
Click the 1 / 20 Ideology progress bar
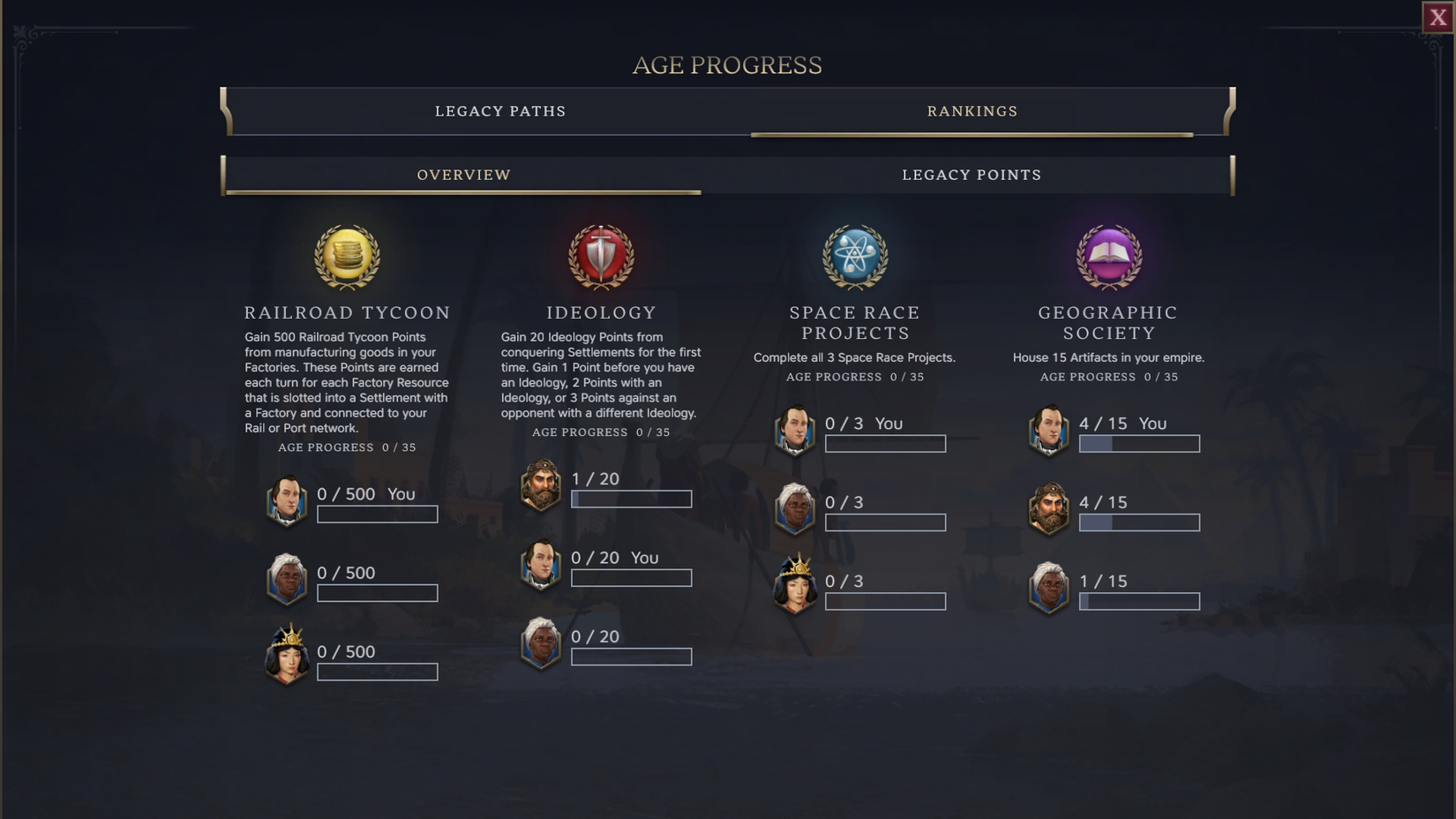(631, 499)
